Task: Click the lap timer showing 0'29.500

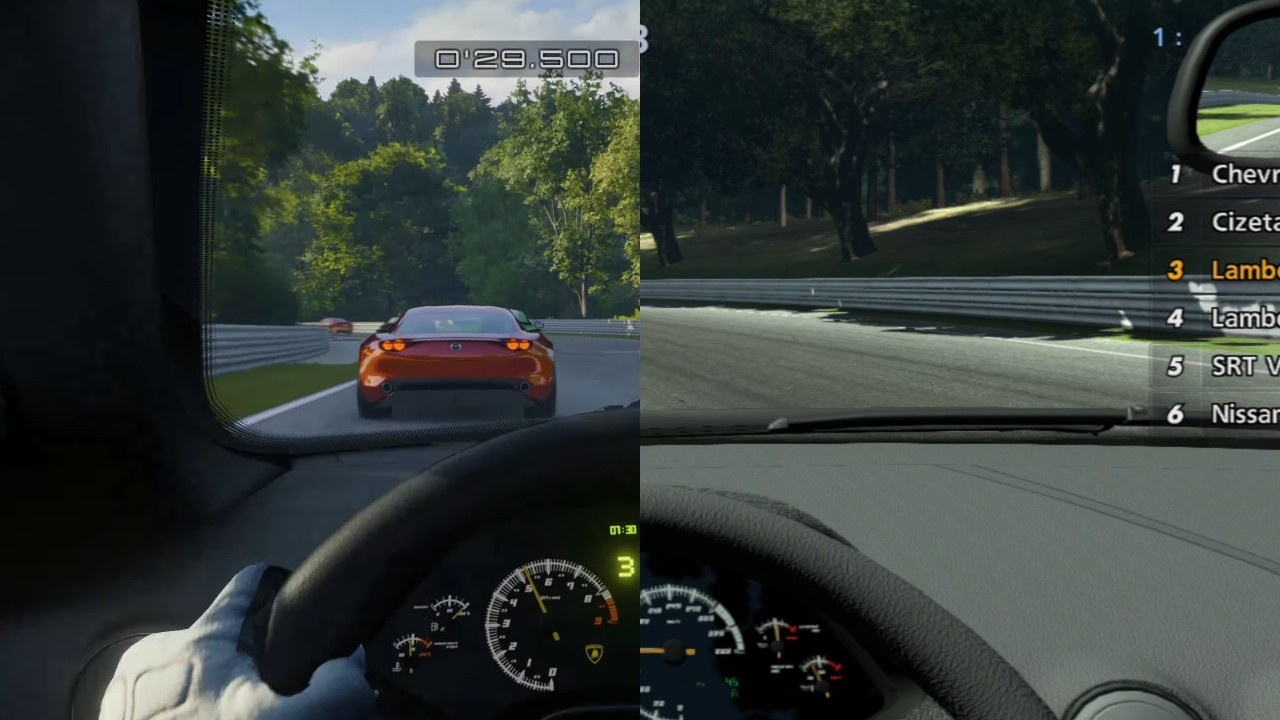Action: click(x=523, y=59)
